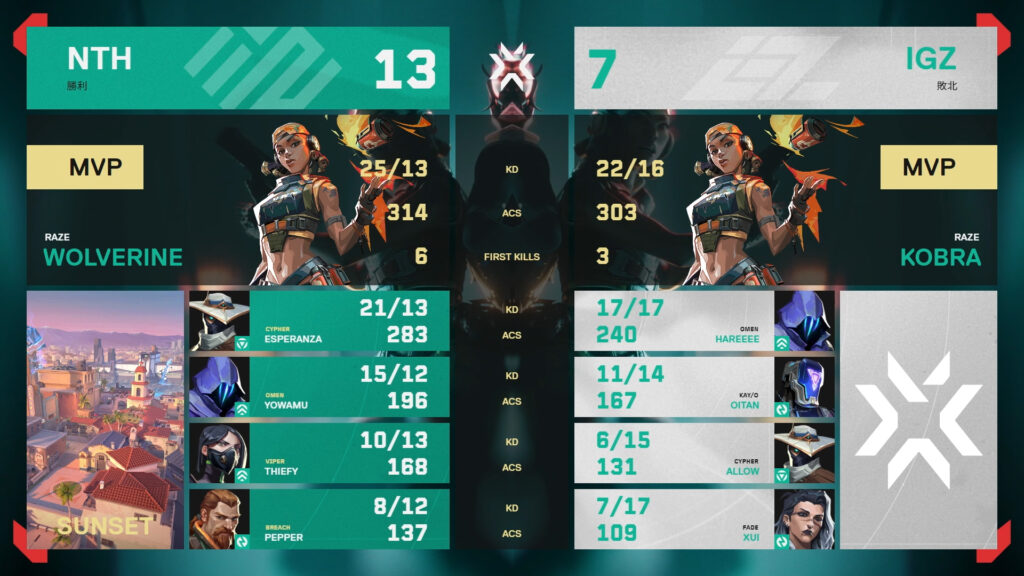Select PEPPER's Breach player row
Screen dimensions: 1024x576
point(319,519)
